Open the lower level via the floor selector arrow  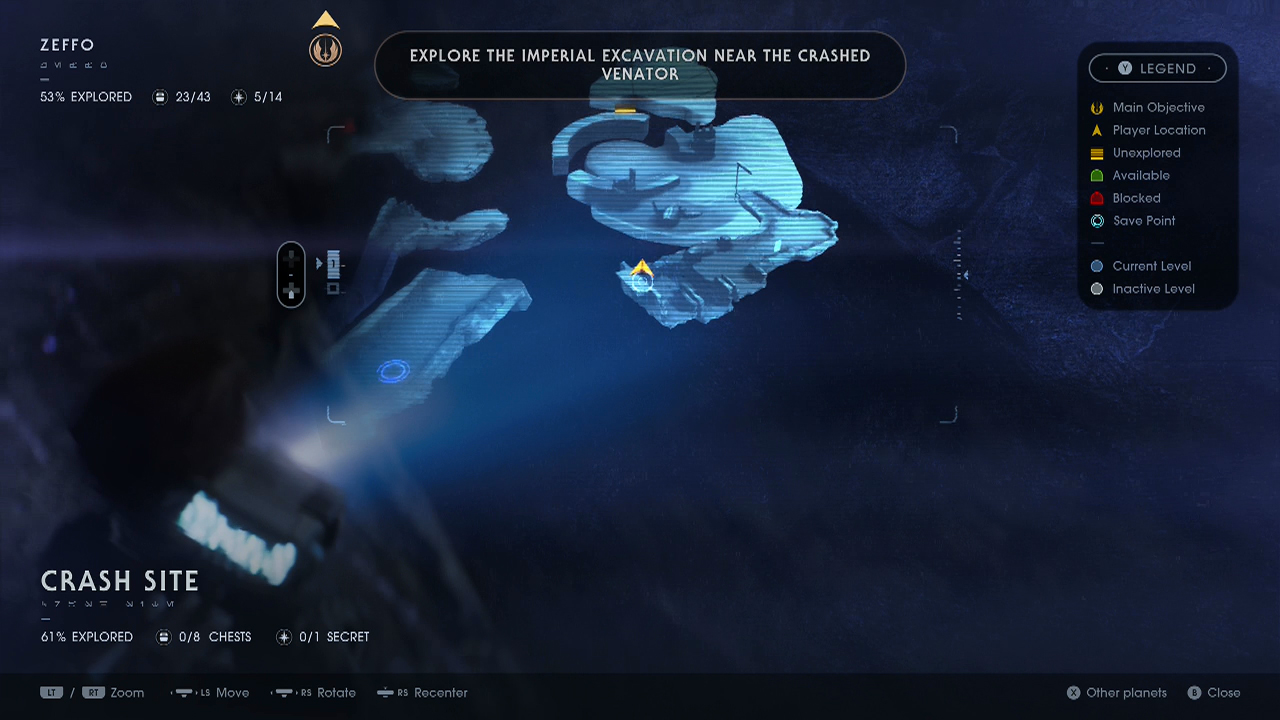click(x=331, y=288)
